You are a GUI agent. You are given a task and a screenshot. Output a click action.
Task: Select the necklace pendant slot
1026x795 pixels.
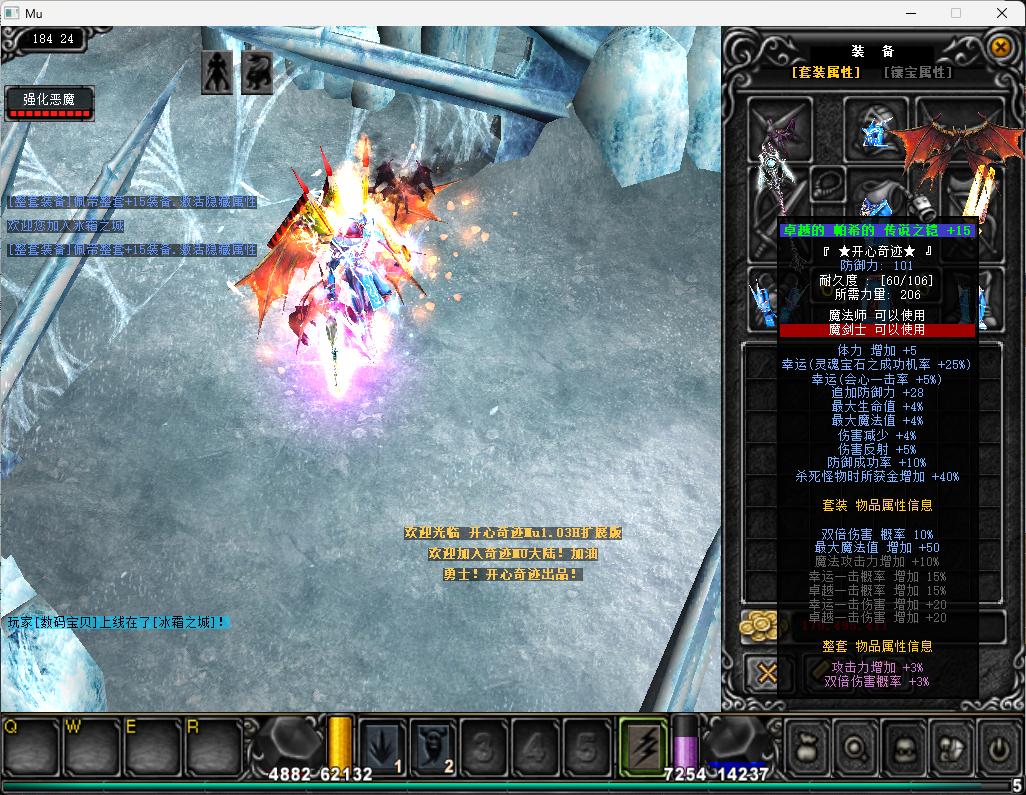click(x=826, y=183)
